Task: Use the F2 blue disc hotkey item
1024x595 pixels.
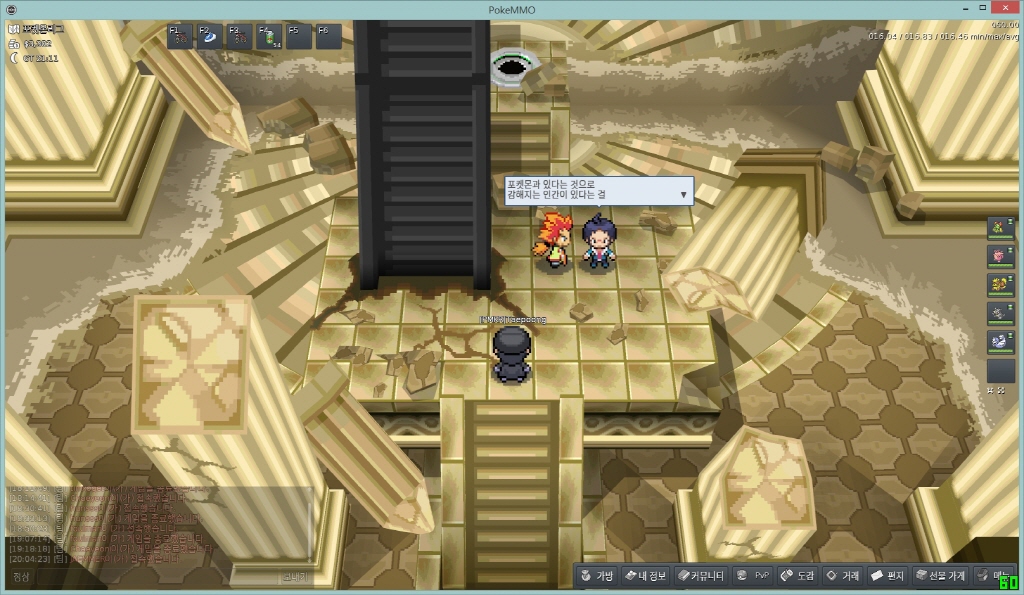Action: click(211, 37)
